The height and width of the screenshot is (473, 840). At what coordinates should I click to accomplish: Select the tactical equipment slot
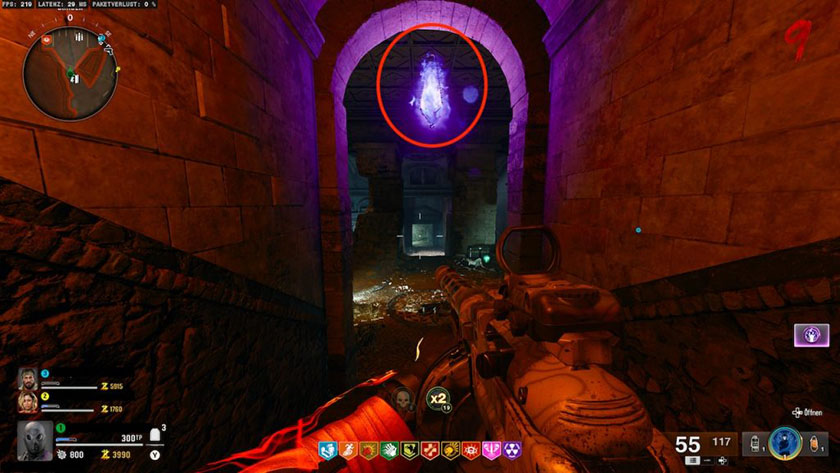tap(755, 441)
